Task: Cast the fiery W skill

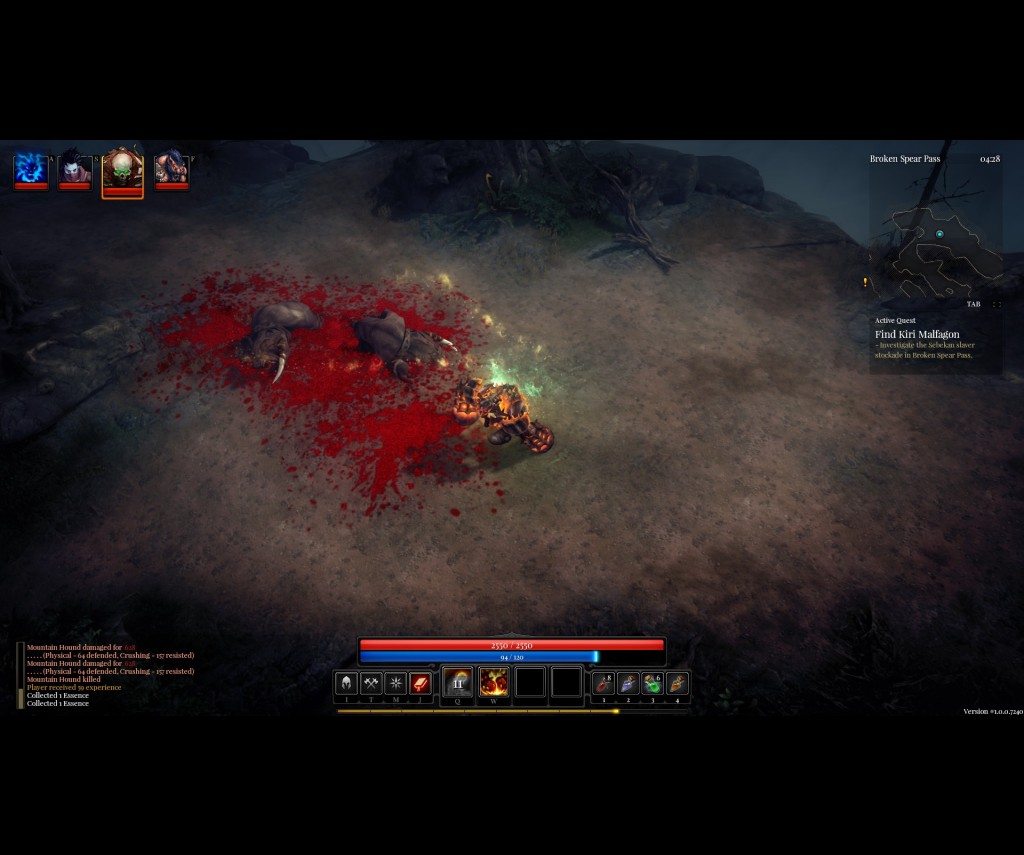Action: click(494, 683)
